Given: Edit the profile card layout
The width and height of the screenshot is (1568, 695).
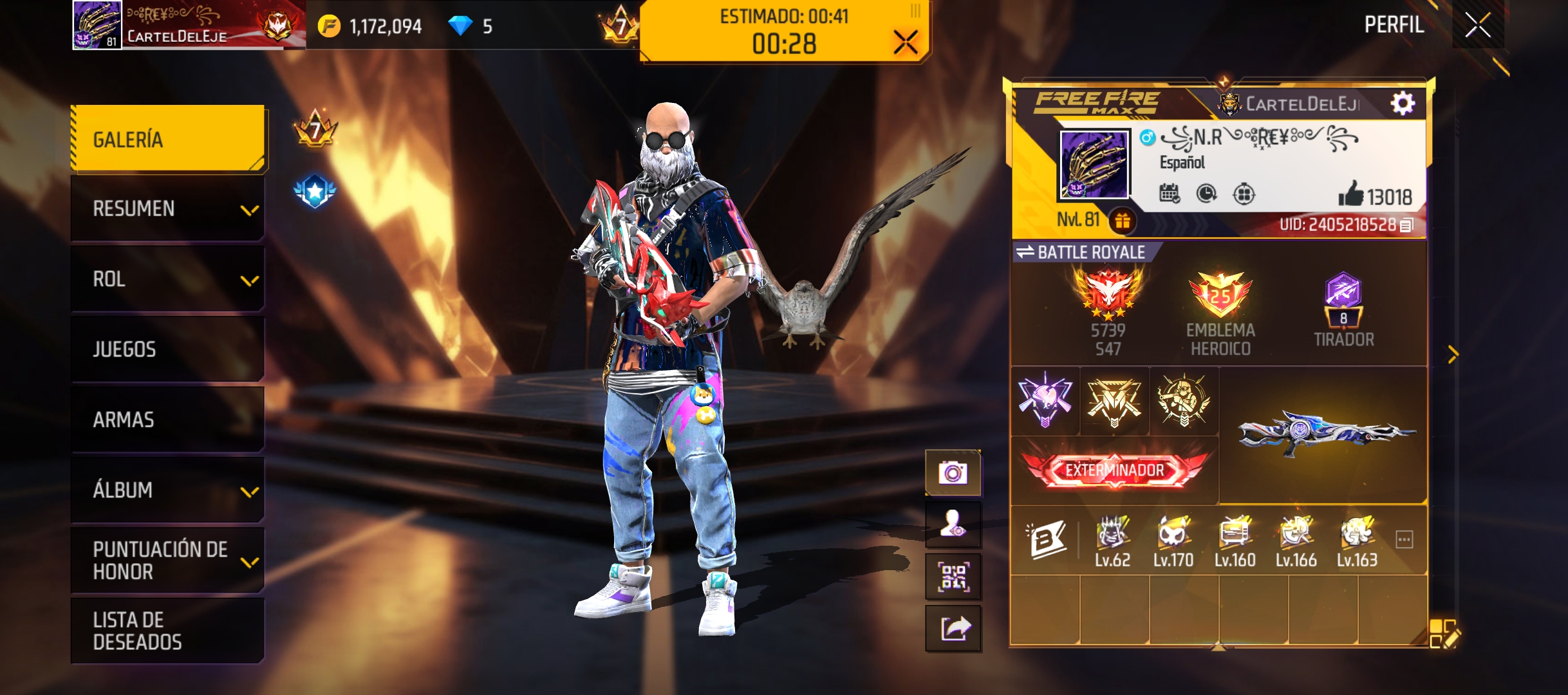Looking at the screenshot, I should pos(1444,633).
